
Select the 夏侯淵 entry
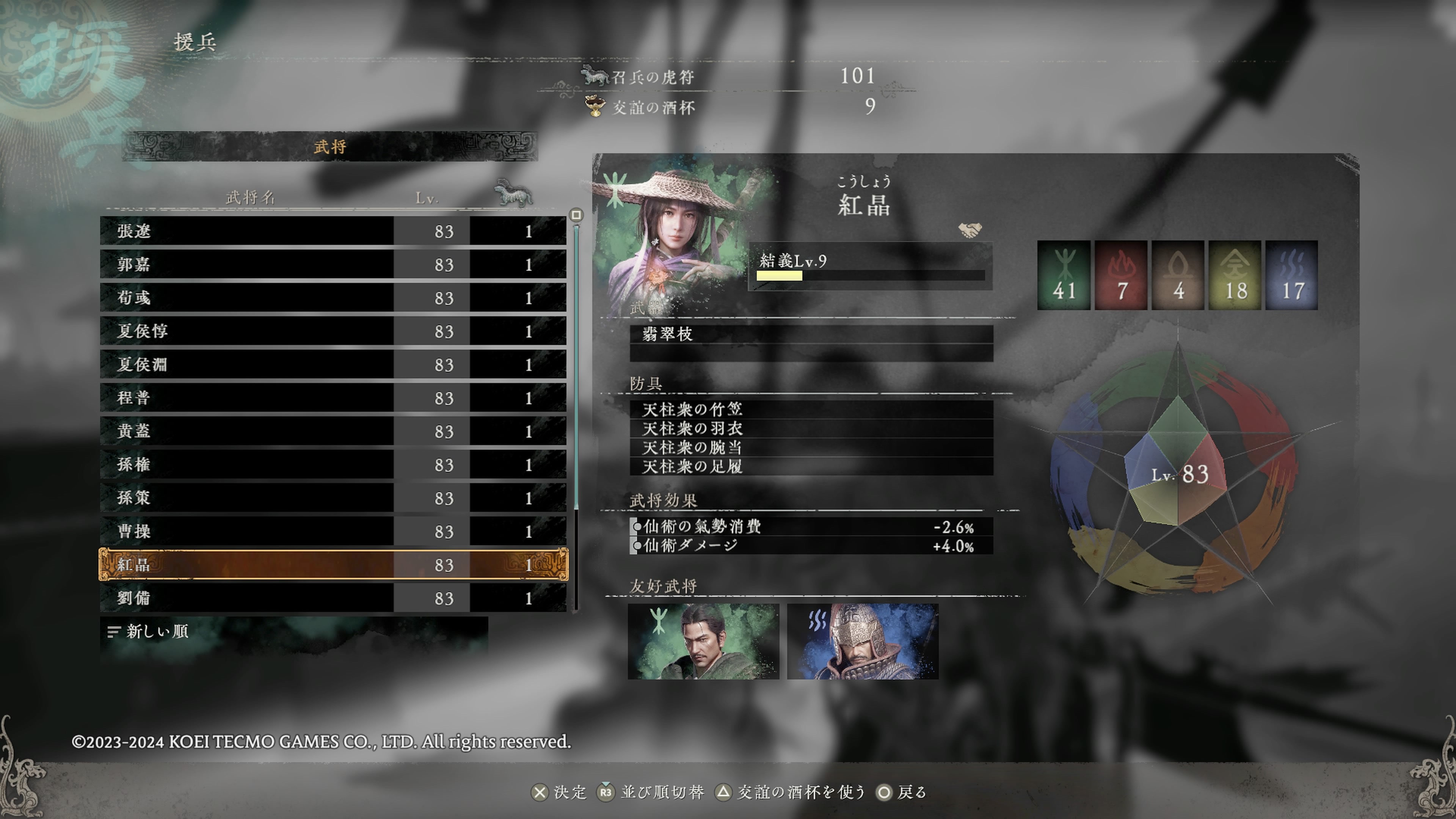(x=333, y=364)
